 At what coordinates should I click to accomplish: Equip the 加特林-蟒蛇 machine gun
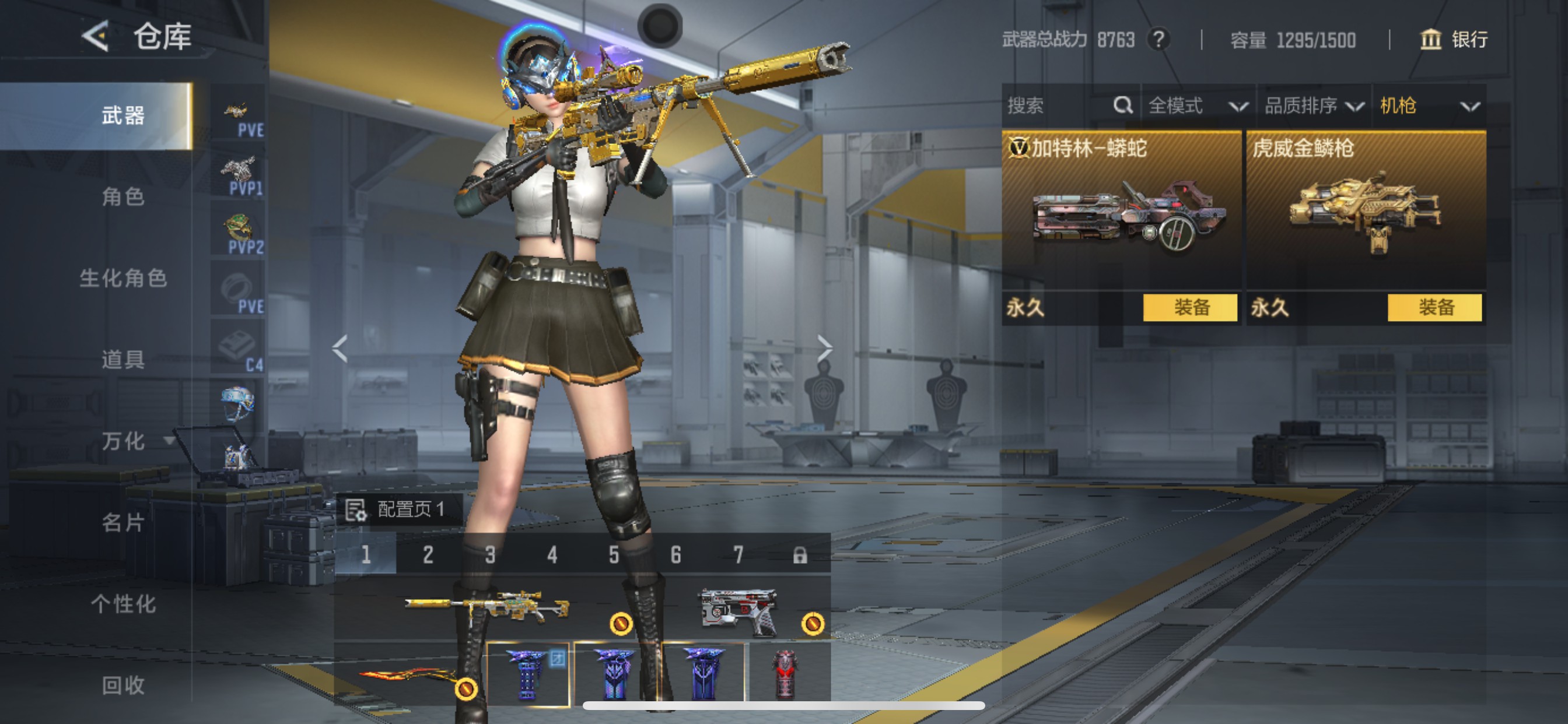click(1189, 308)
